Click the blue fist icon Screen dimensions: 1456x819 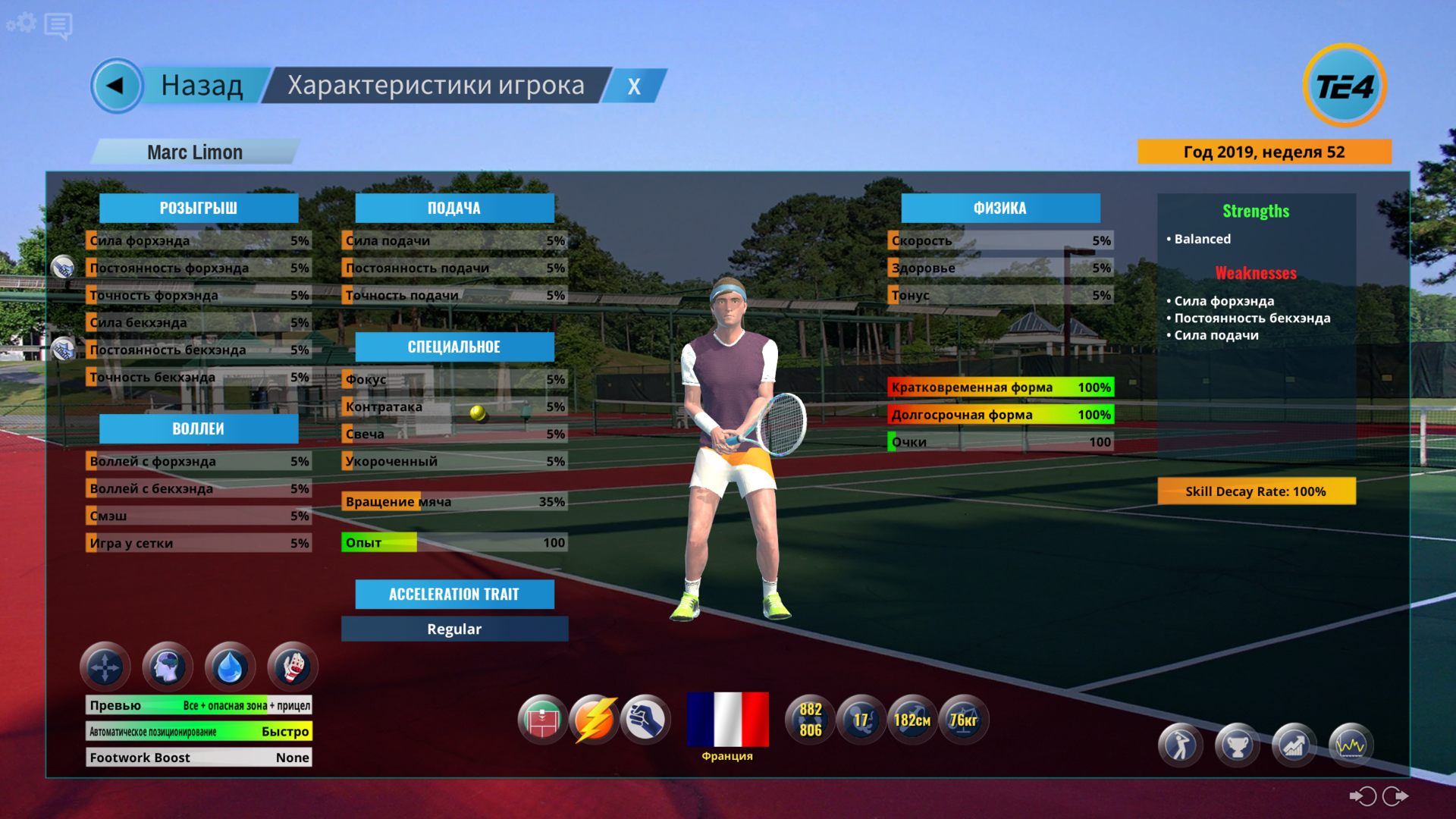[x=645, y=720]
